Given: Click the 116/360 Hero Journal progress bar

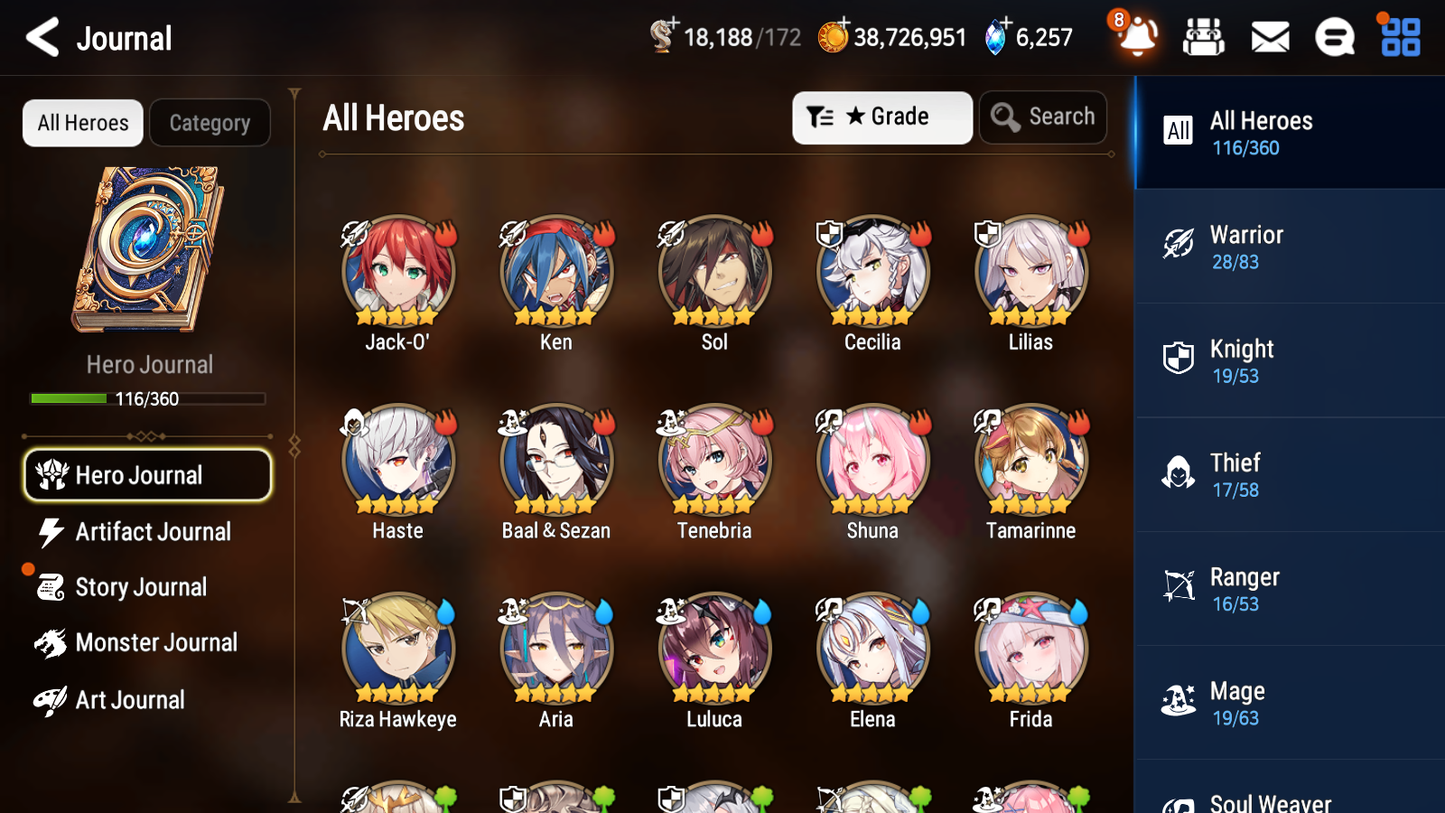Looking at the screenshot, I should tap(148, 398).
